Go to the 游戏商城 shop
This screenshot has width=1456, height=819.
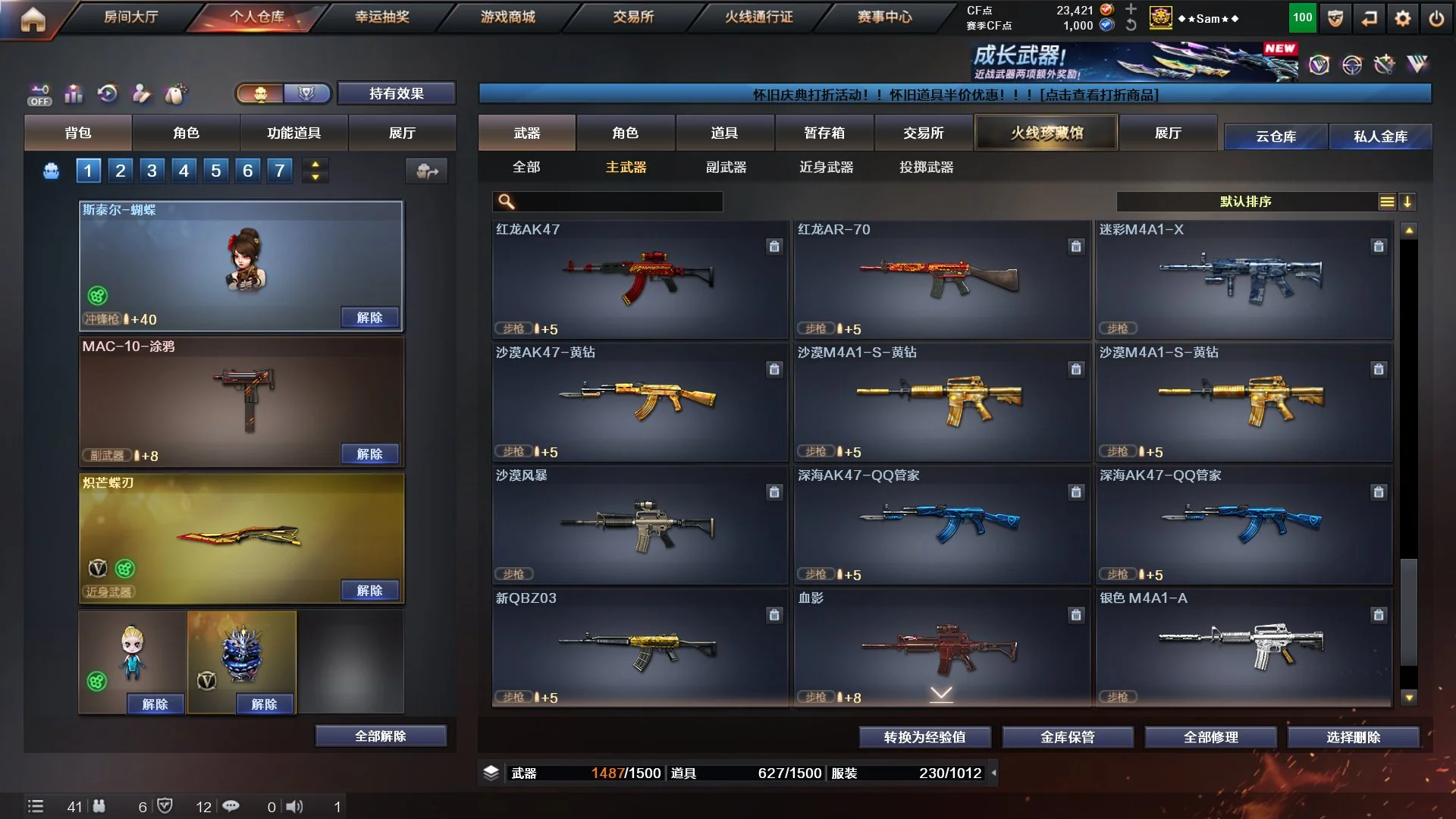pos(507,17)
